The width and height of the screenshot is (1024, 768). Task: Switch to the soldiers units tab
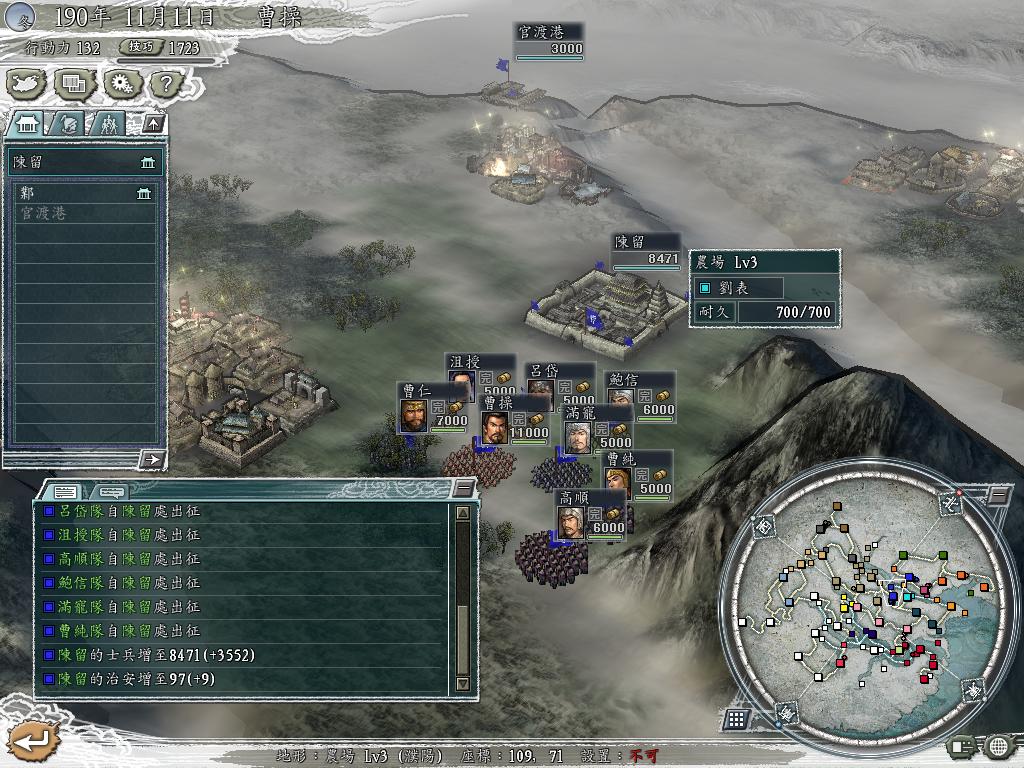(107, 123)
